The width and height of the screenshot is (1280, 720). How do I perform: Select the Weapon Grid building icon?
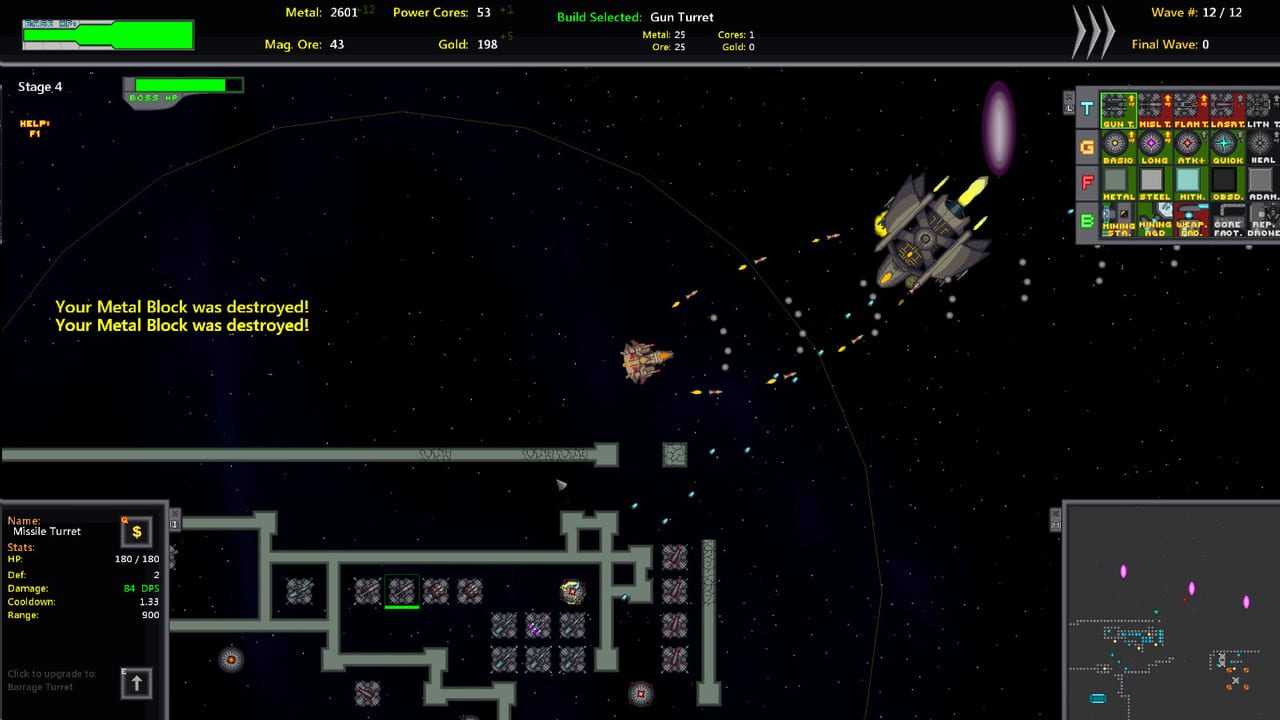pos(1189,219)
